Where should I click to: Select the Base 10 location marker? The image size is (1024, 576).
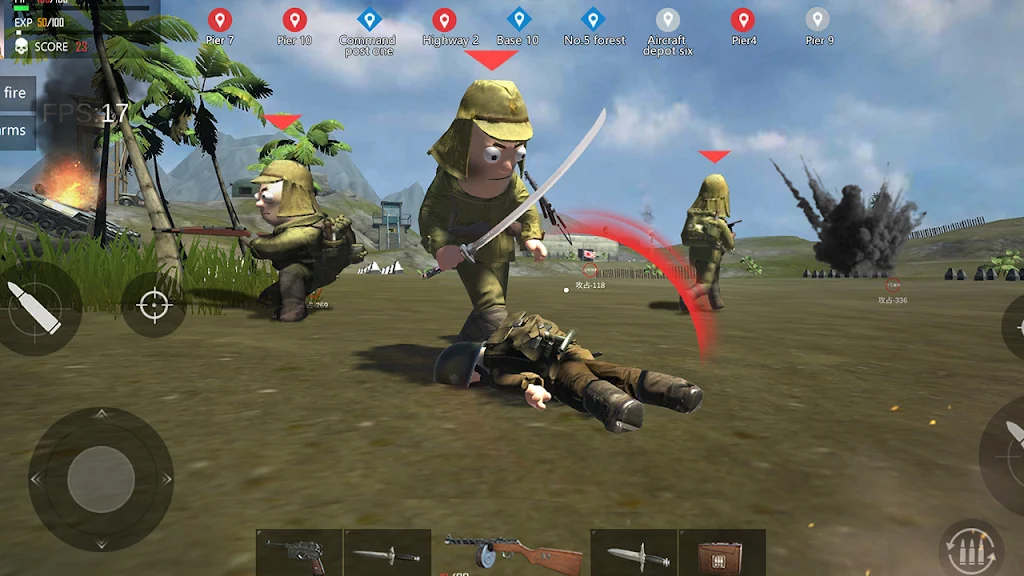click(518, 20)
